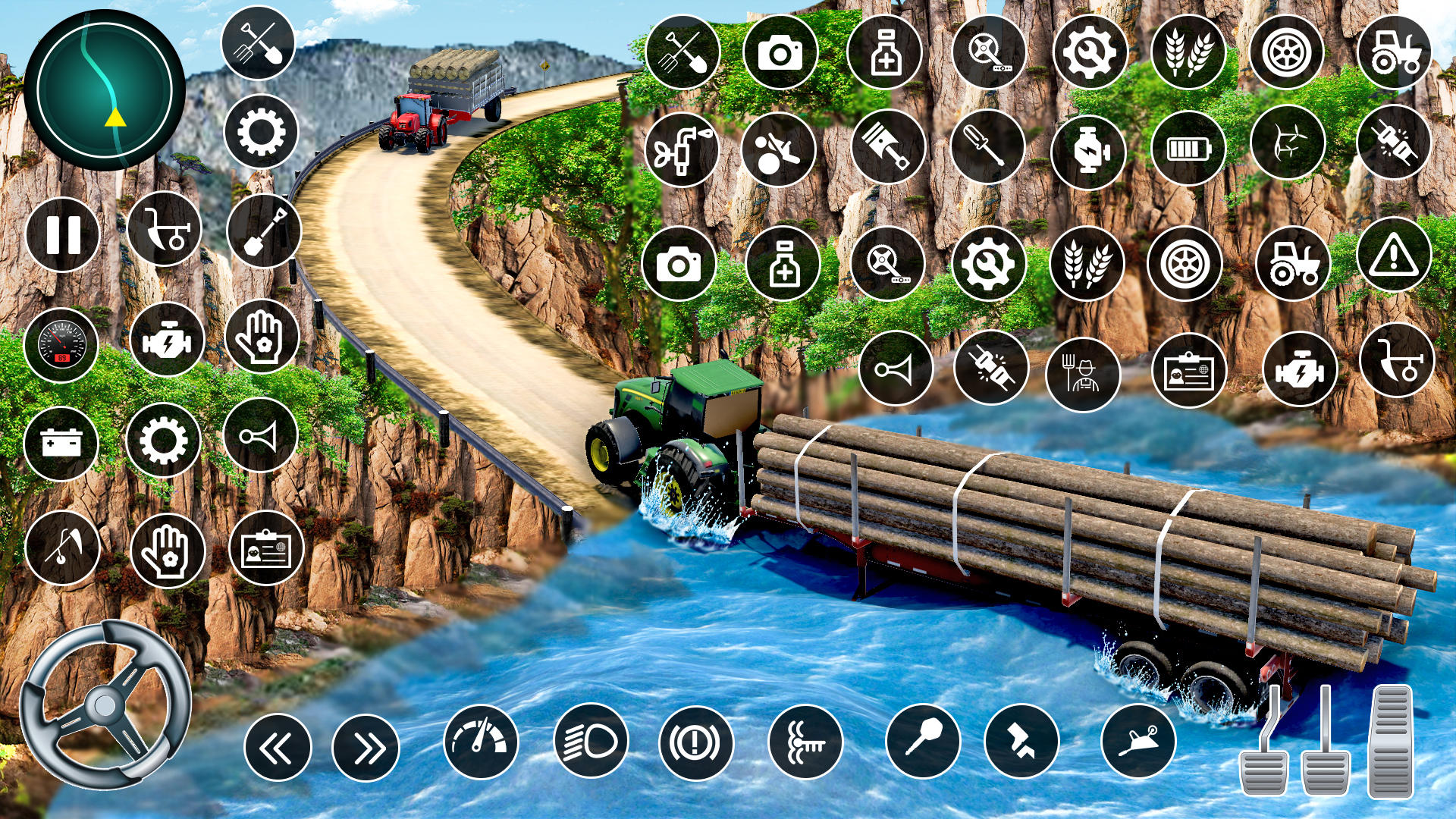Choose the engine piston icon
Viewport: 1456px width, 819px height.
tap(888, 147)
